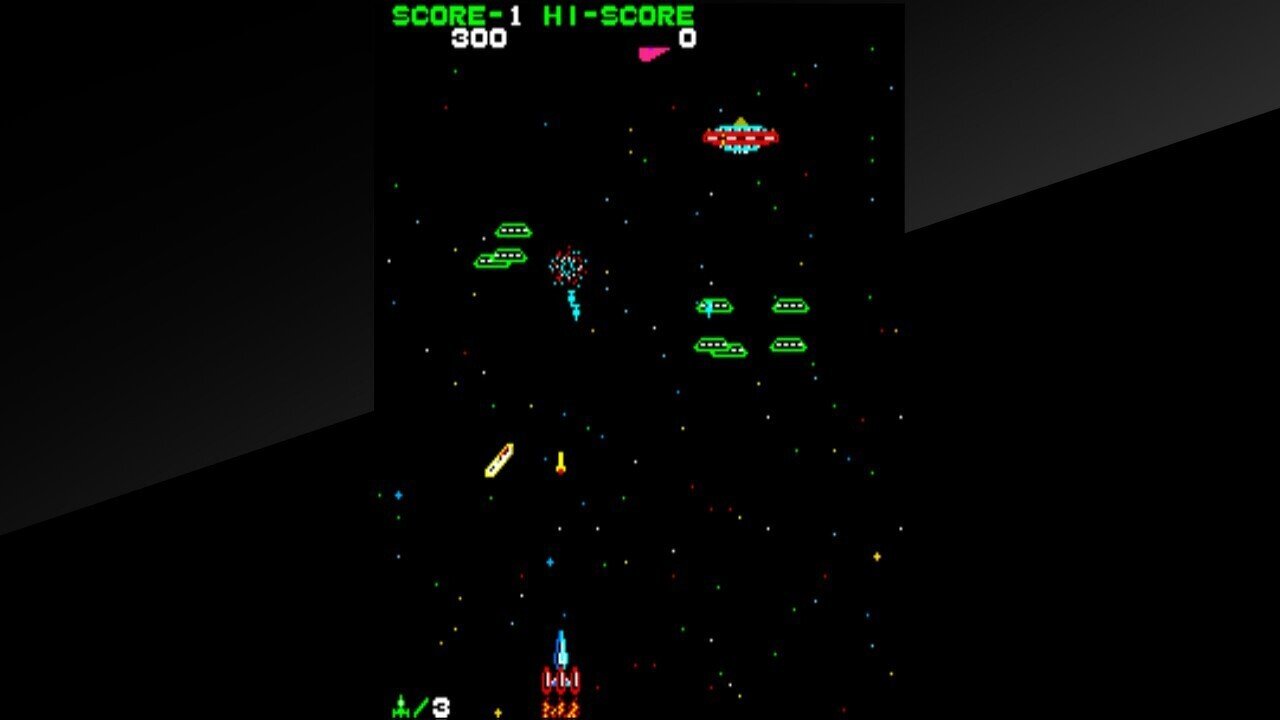This screenshot has height=720, width=1280.
Task: Click the green lives ship icon in HUD
Action: click(x=399, y=705)
